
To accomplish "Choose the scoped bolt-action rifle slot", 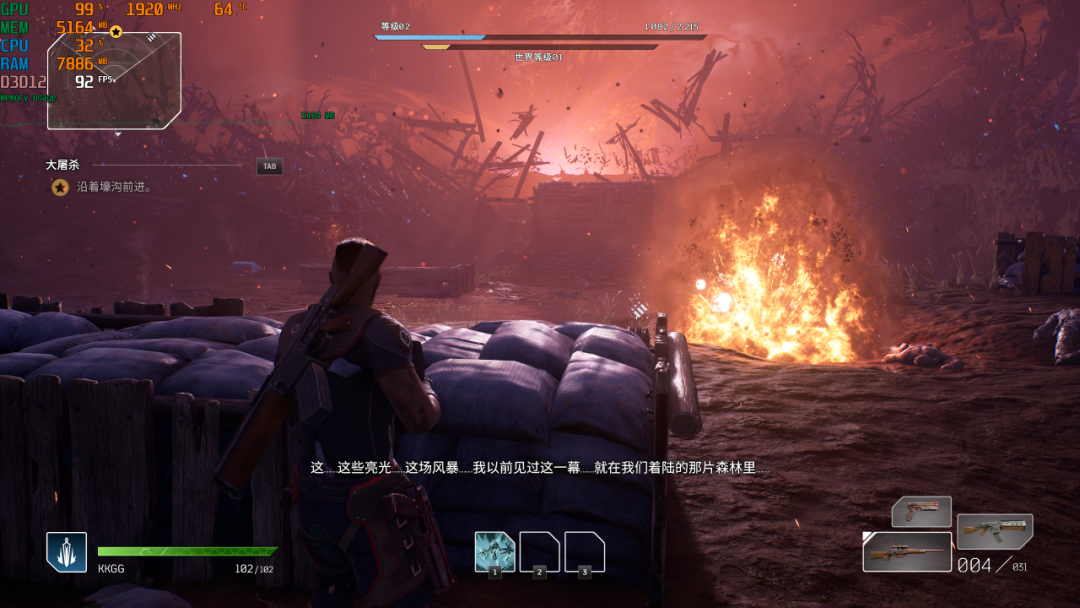I will (906, 552).
